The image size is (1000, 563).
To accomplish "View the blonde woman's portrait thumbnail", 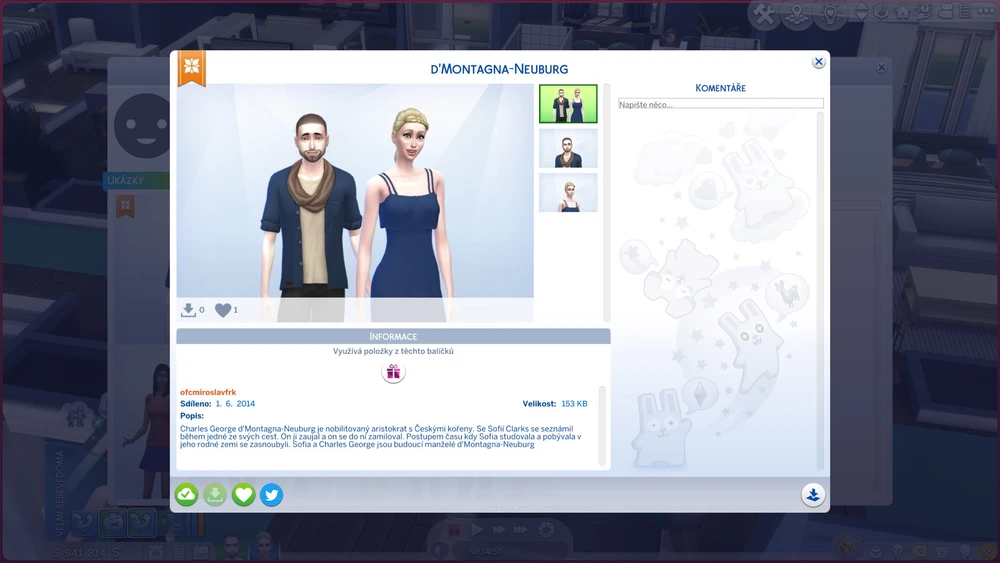I will [568, 193].
